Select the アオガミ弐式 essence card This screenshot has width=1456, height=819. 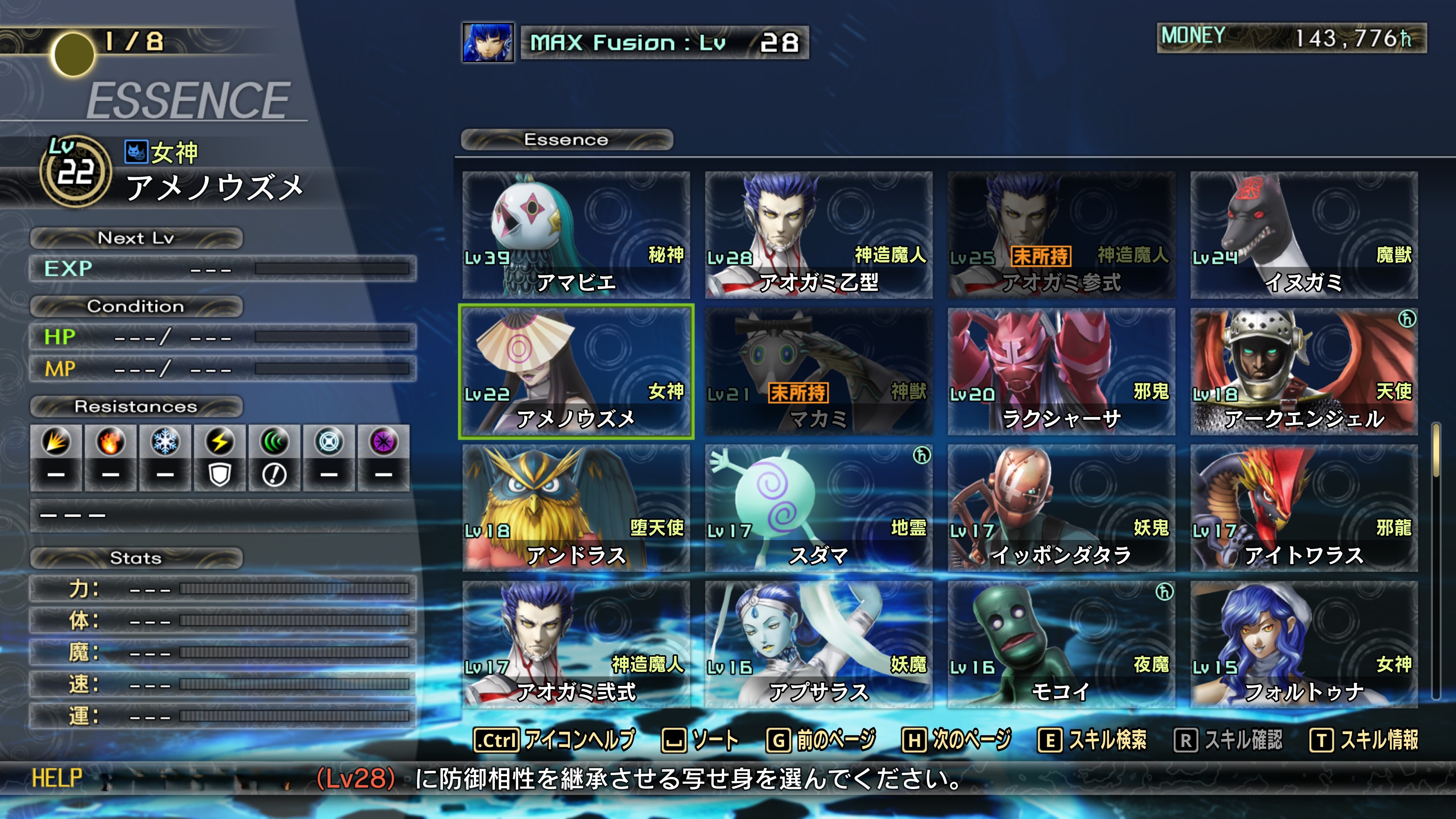(576, 644)
